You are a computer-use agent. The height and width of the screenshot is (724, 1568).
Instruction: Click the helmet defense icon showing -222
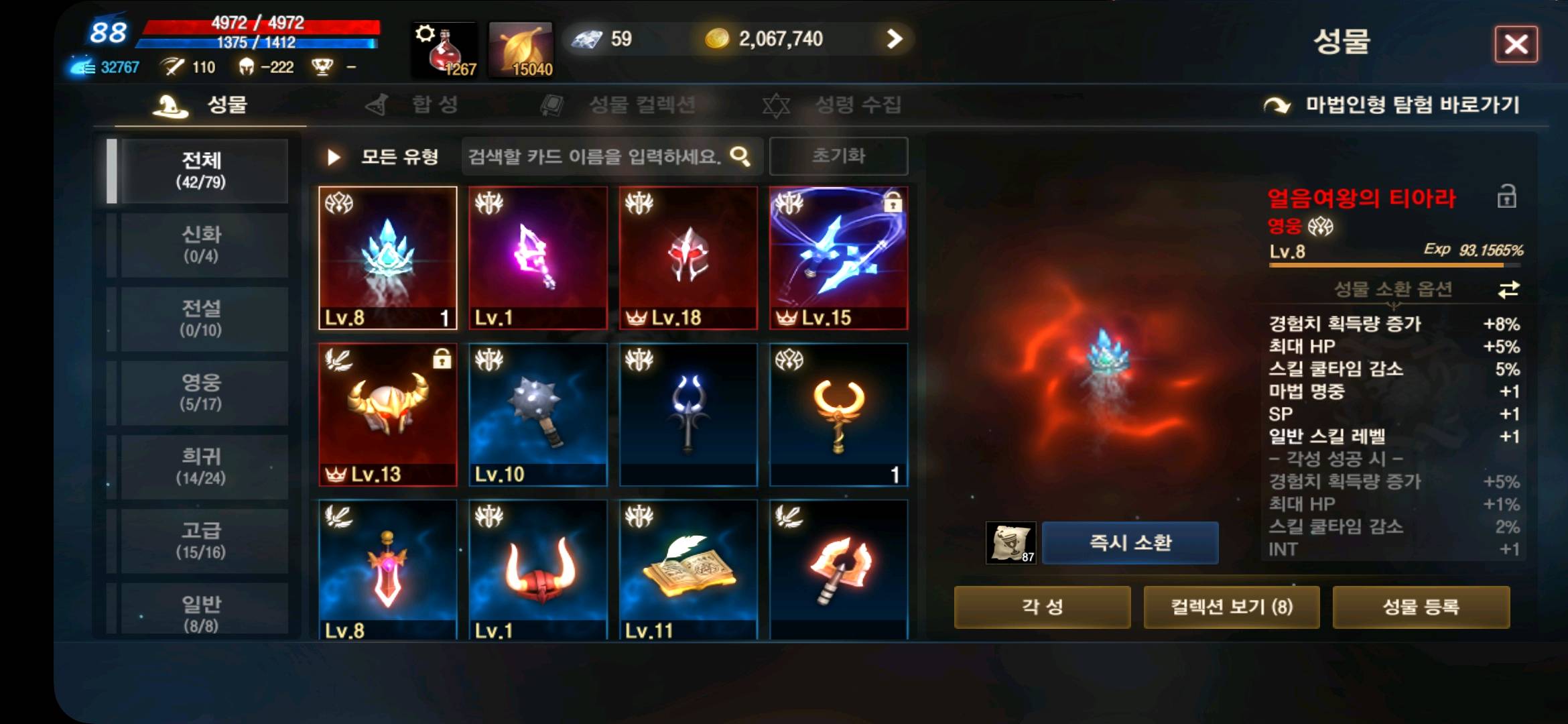click(x=248, y=67)
